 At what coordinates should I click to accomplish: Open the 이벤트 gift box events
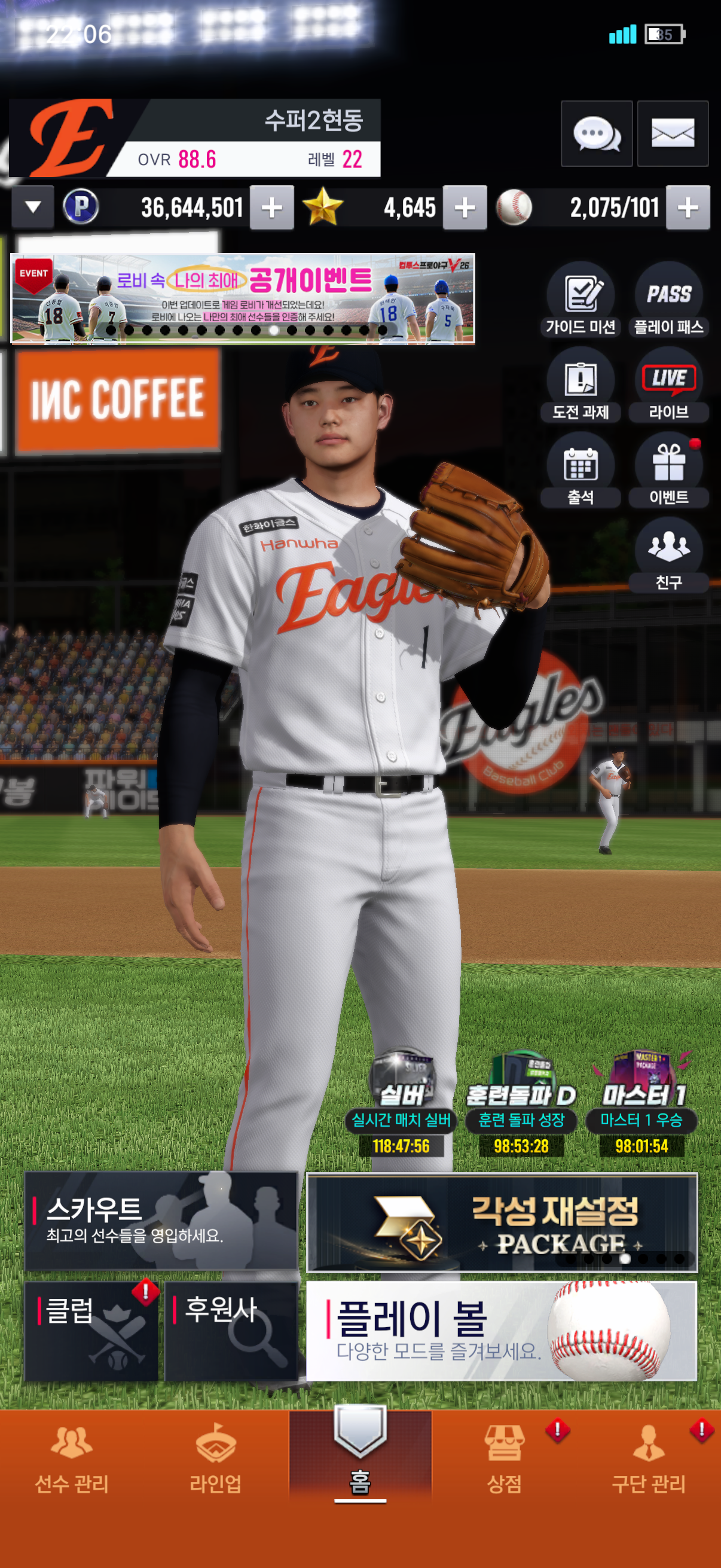668,471
